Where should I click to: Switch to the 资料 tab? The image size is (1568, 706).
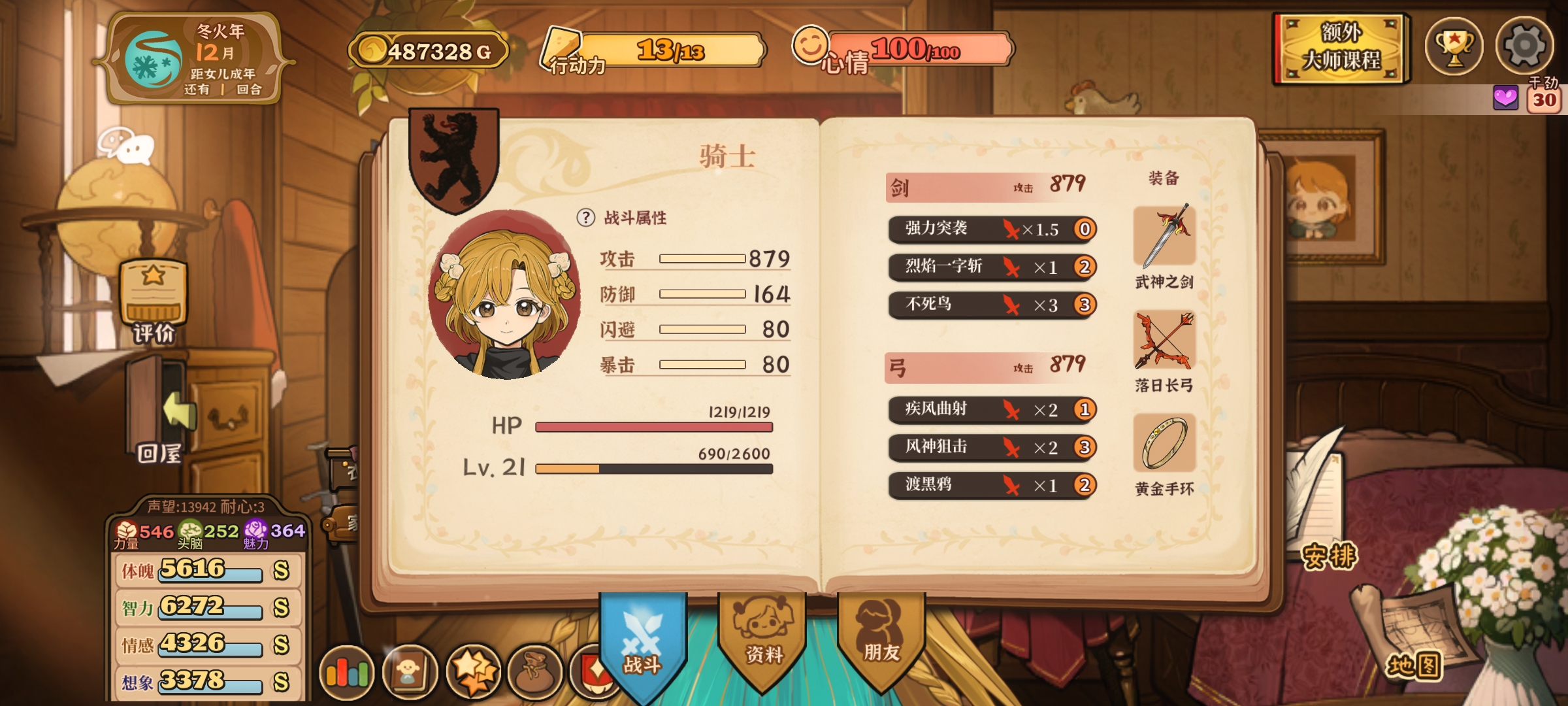point(762,637)
